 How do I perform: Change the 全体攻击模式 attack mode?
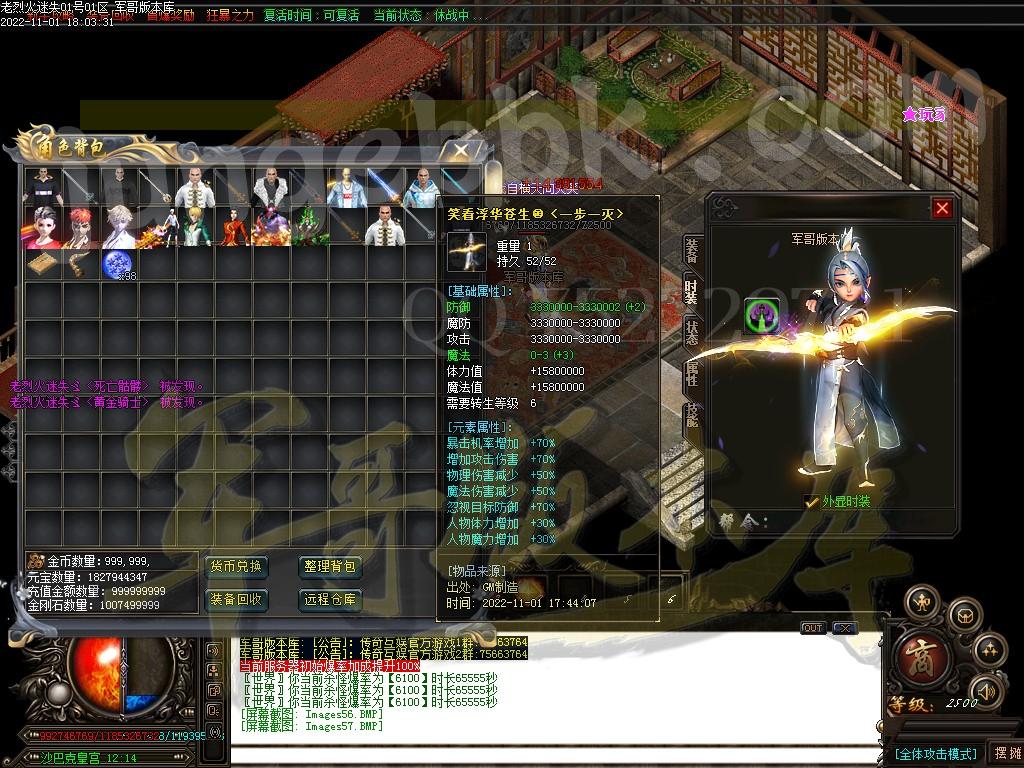(x=934, y=753)
